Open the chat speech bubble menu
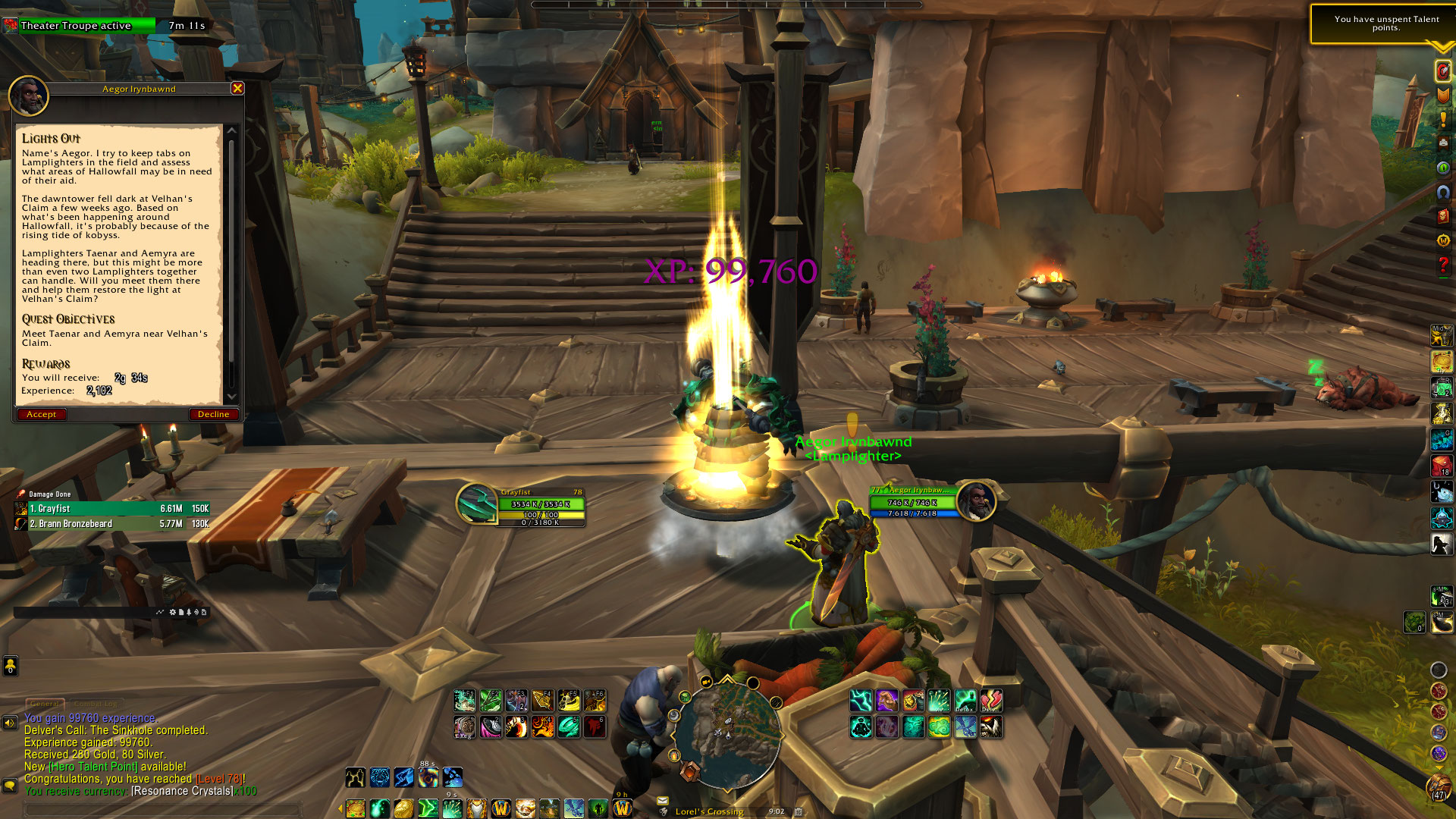Viewport: 1456px width, 819px height. pos(10,786)
